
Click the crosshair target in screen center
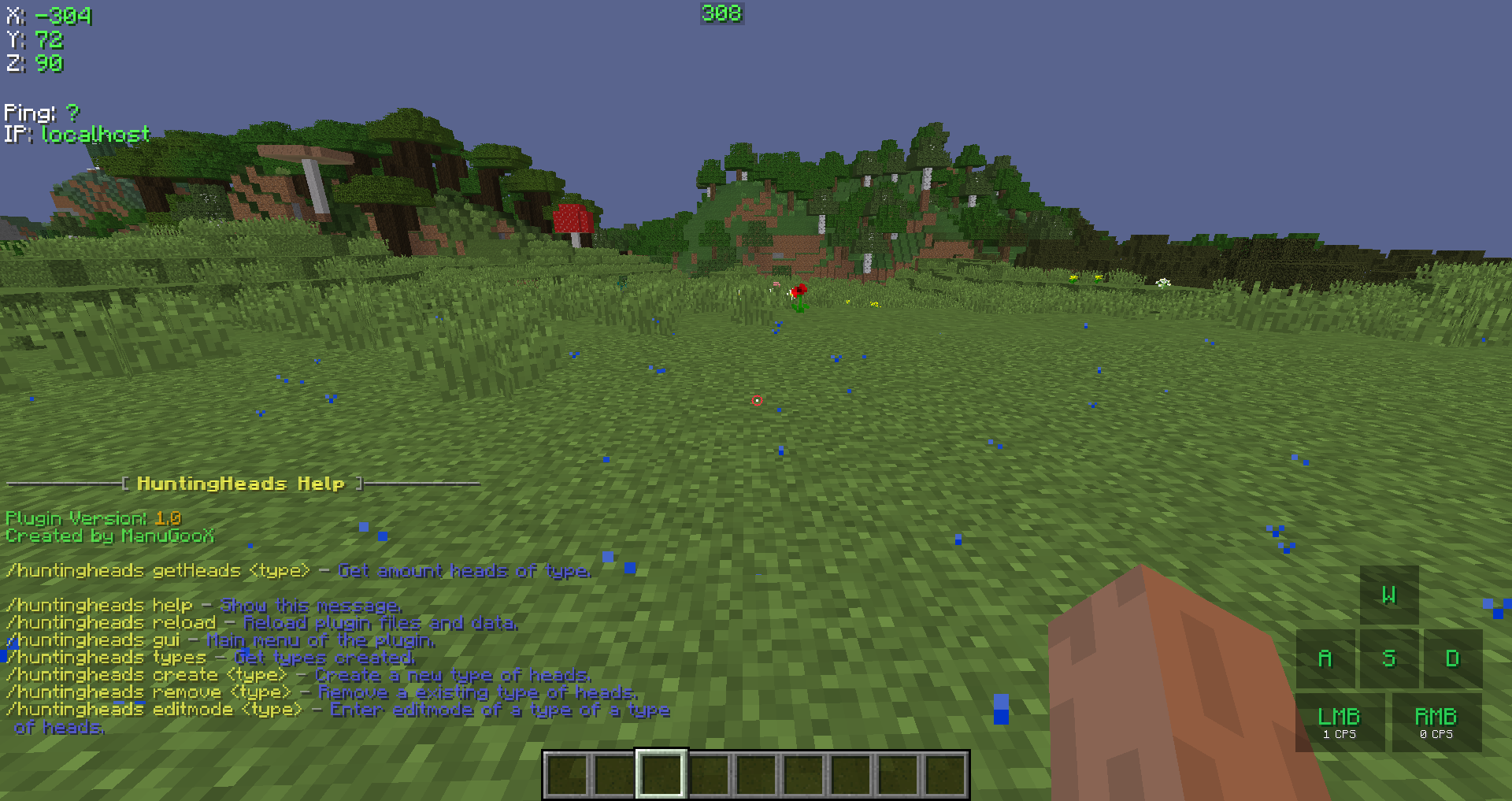[756, 400]
